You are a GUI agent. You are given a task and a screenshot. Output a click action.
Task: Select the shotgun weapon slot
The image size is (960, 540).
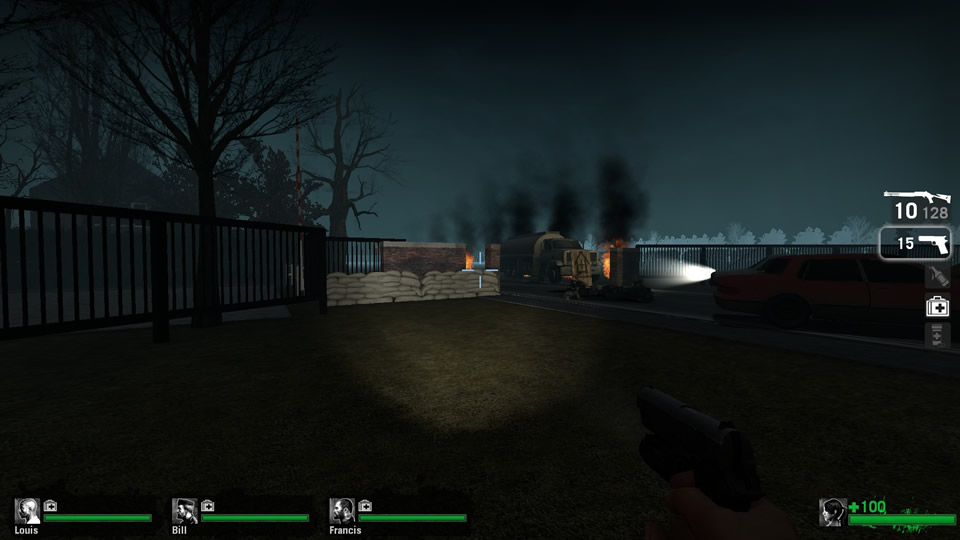coord(917,205)
